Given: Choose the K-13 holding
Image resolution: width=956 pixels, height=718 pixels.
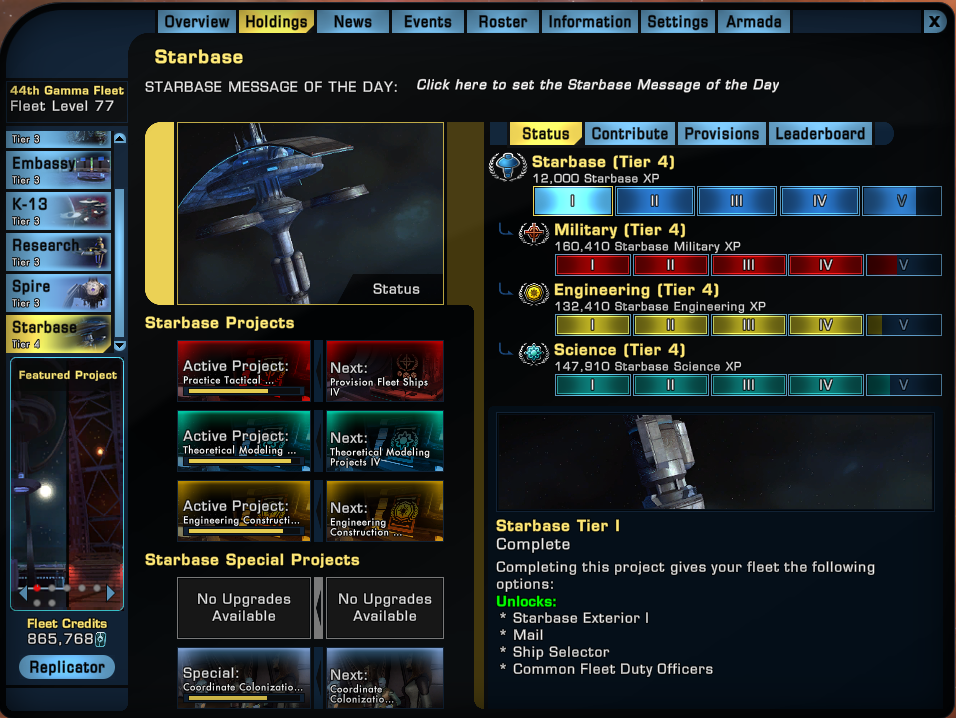Looking at the screenshot, I should click(59, 209).
